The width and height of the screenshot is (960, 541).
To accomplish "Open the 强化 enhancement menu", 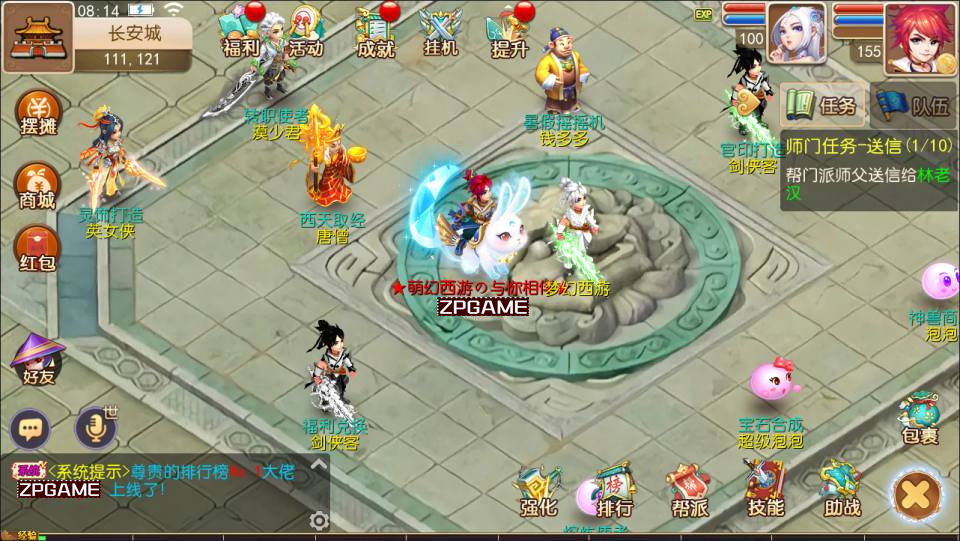I will 538,490.
